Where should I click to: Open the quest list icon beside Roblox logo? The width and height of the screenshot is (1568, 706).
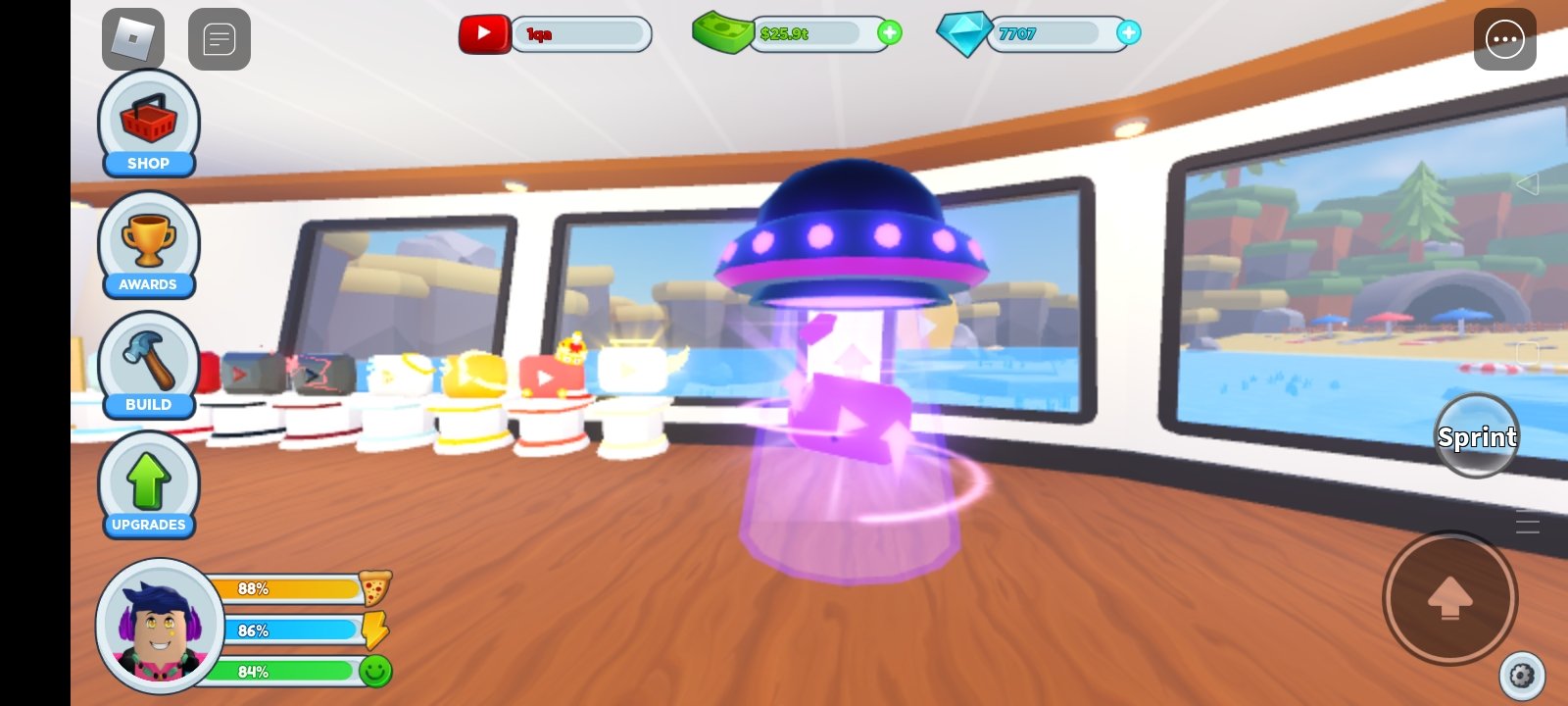tap(220, 39)
